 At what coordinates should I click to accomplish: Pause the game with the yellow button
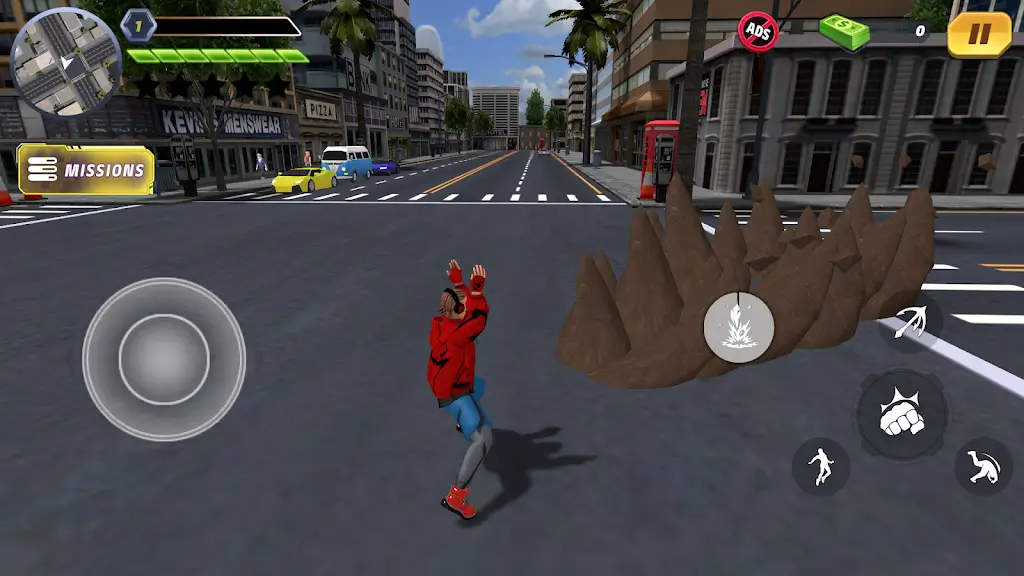tap(979, 35)
